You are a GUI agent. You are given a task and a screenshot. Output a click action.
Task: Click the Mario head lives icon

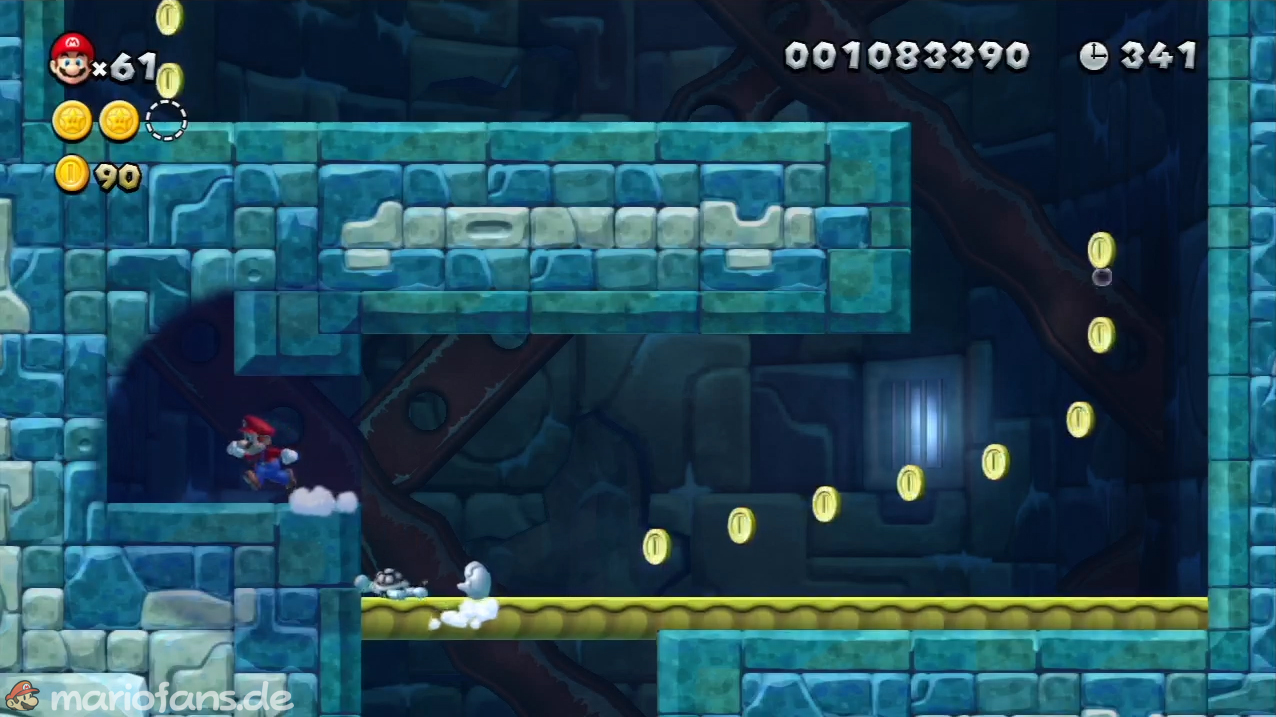tap(71, 58)
